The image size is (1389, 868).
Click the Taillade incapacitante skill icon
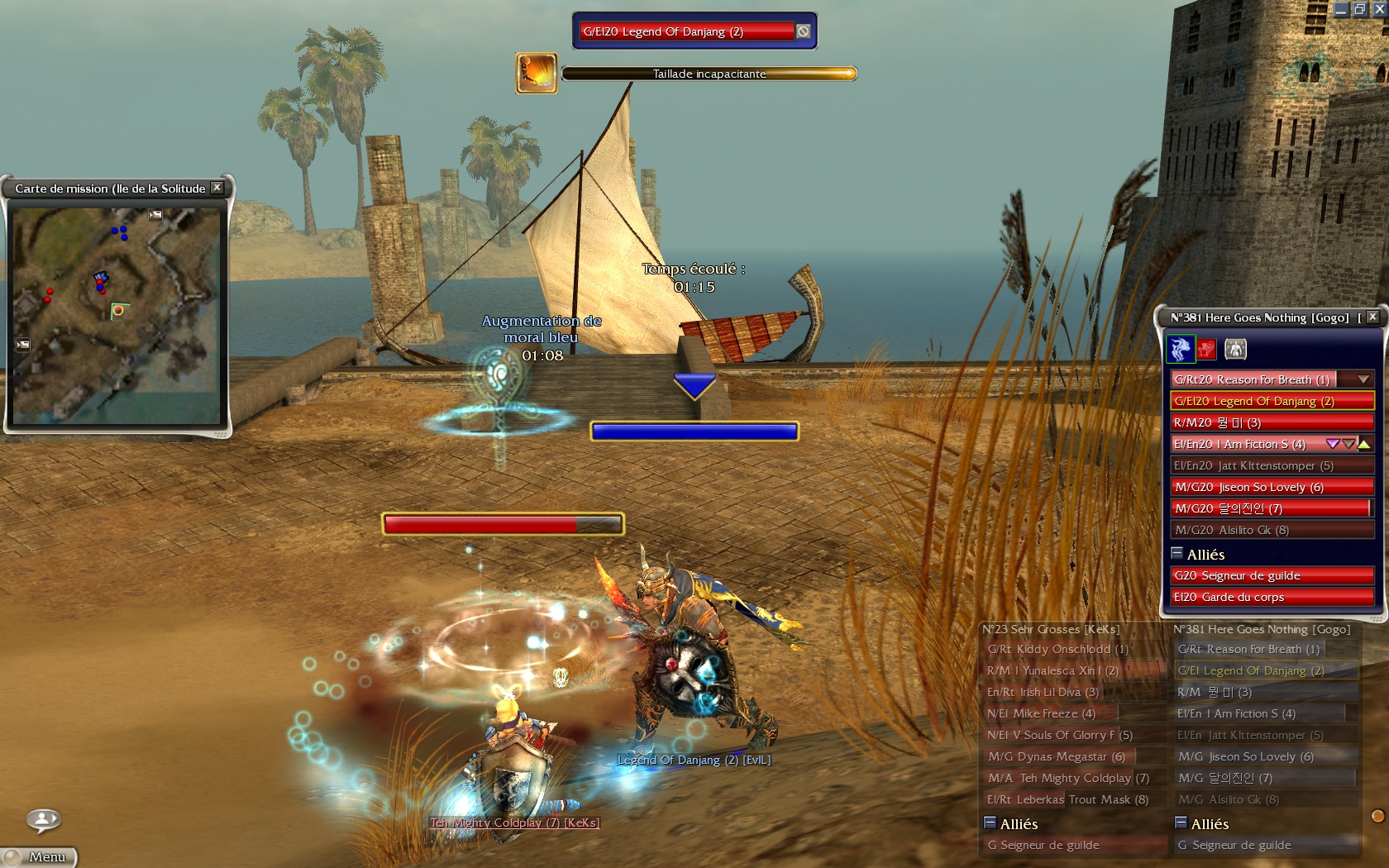tap(537, 73)
